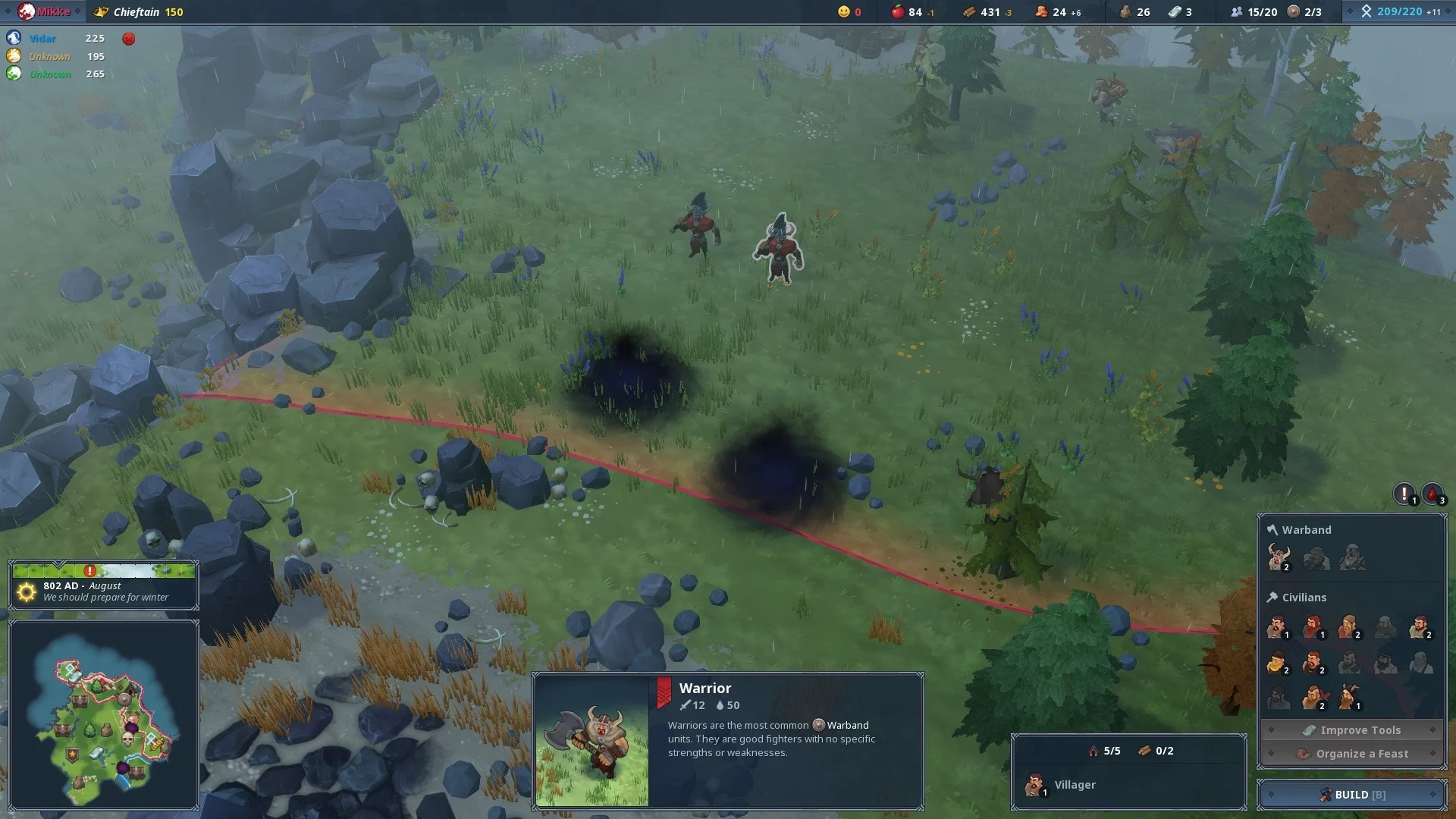Screen dimensions: 1456x819
Task: Open the exclamation mark alert
Action: (1404, 494)
